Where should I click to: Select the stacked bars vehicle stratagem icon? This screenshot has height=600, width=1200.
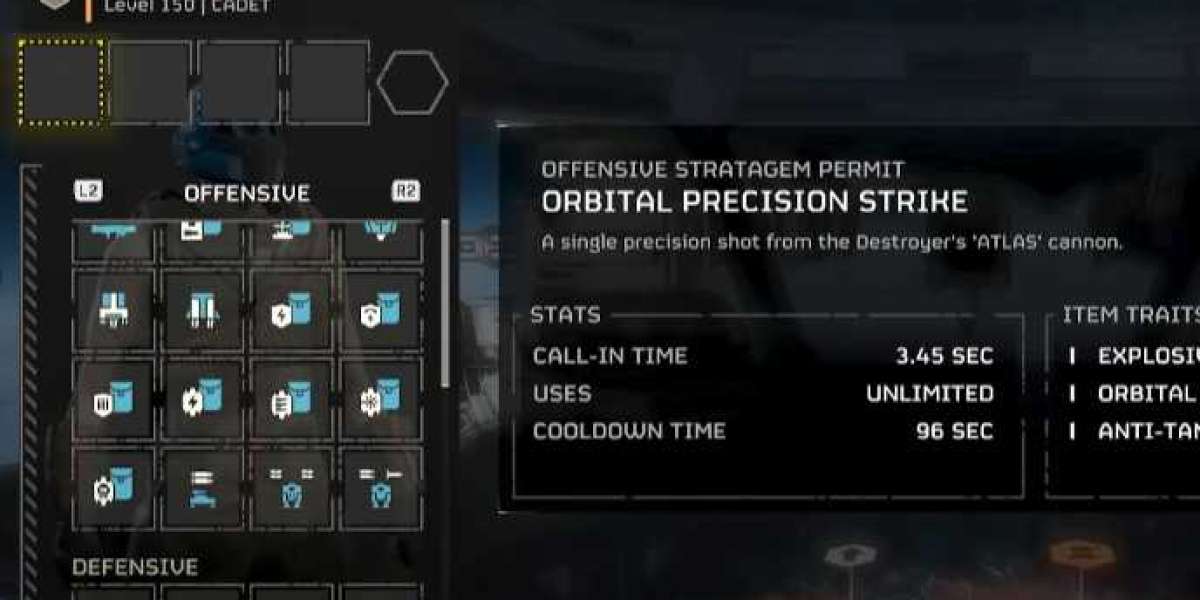(x=203, y=489)
